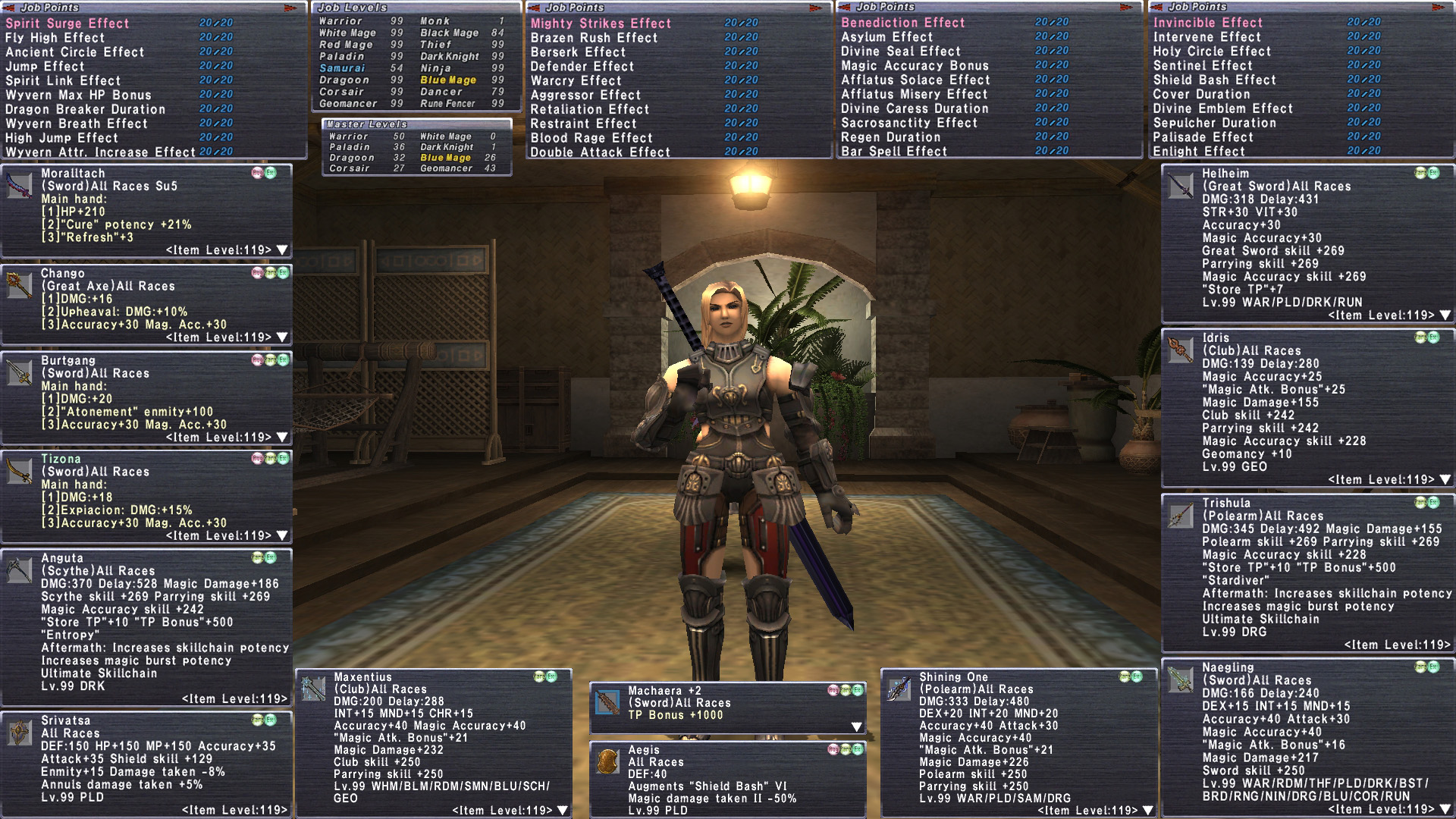Choose Mighty Strikes Effect in Job Points
The height and width of the screenshot is (819, 1456).
click(601, 24)
